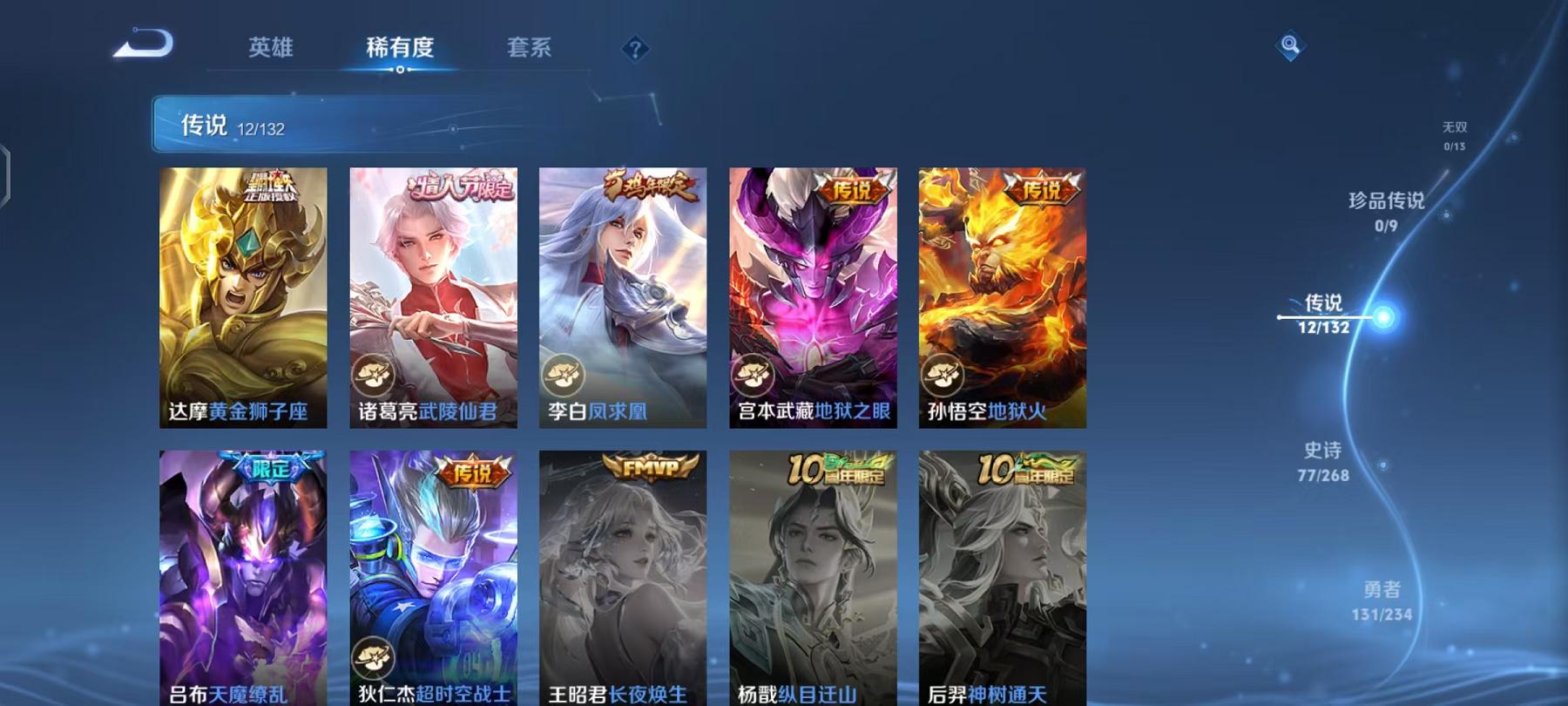Open the 后羿神树通天 skin card
This screenshot has width=1568, height=706.
(x=1004, y=575)
